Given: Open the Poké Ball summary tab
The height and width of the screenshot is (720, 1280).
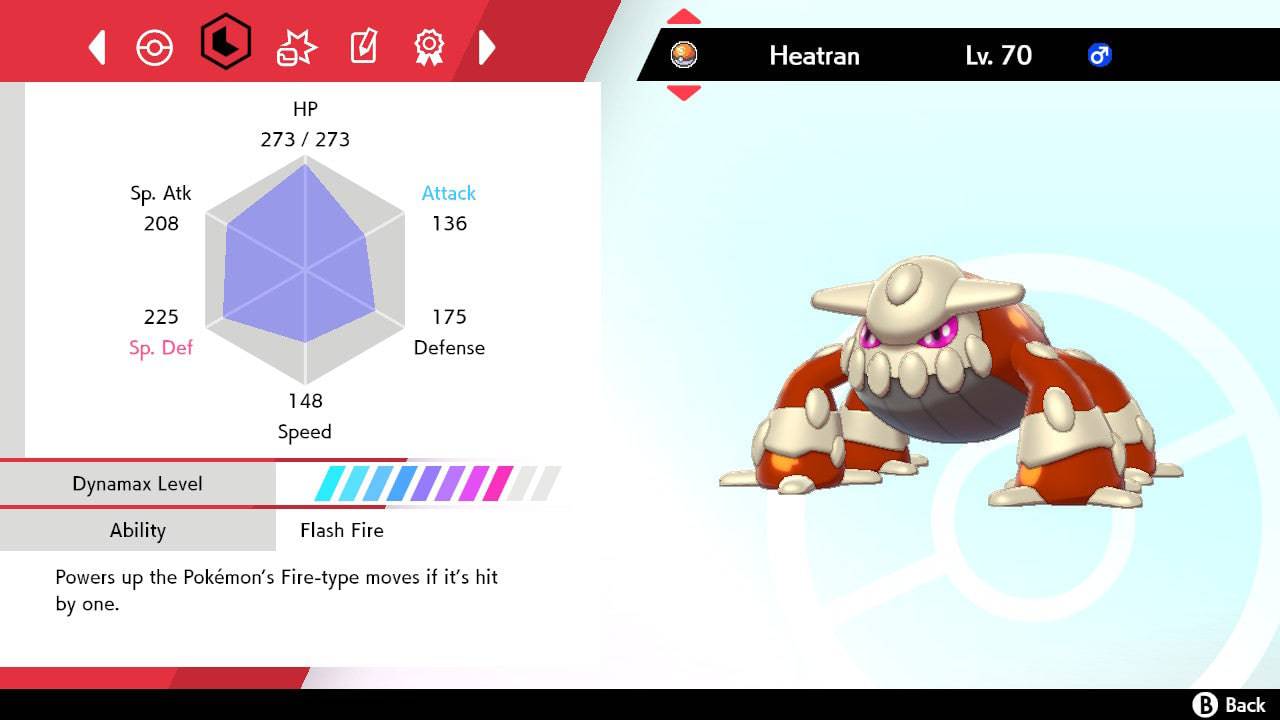Looking at the screenshot, I should click(155, 47).
